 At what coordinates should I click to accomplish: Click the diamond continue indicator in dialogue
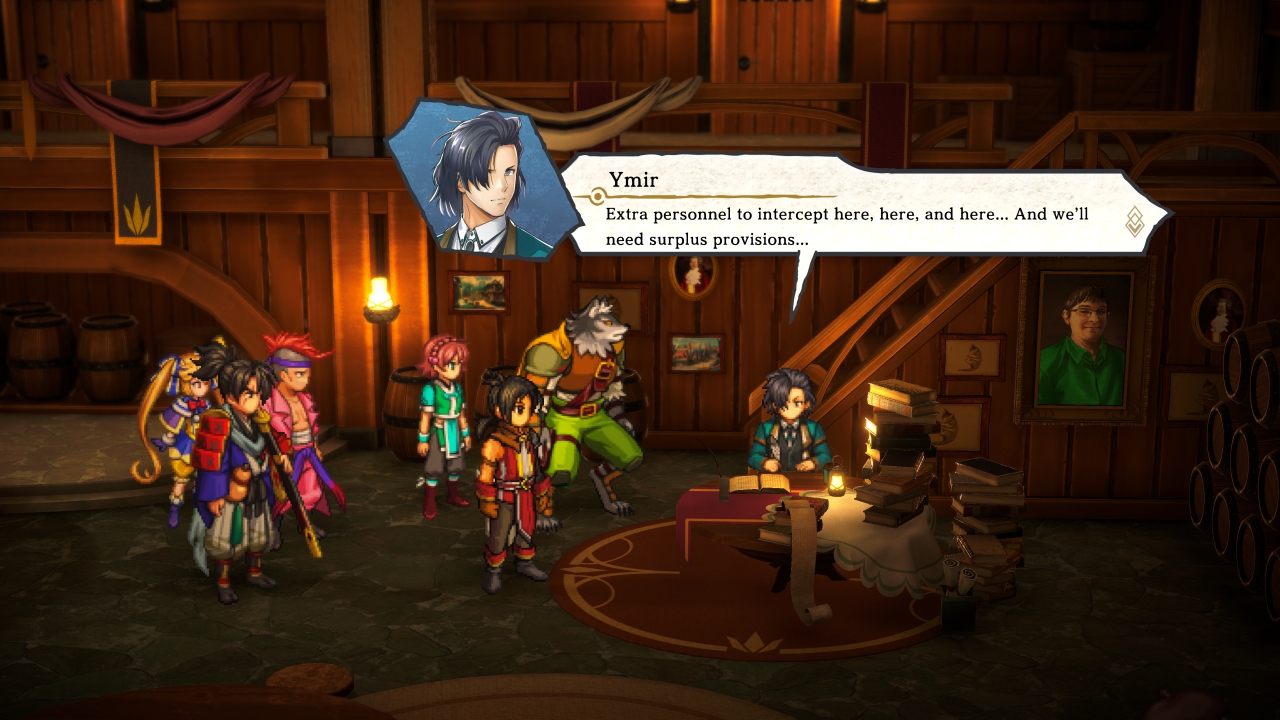pos(1135,221)
